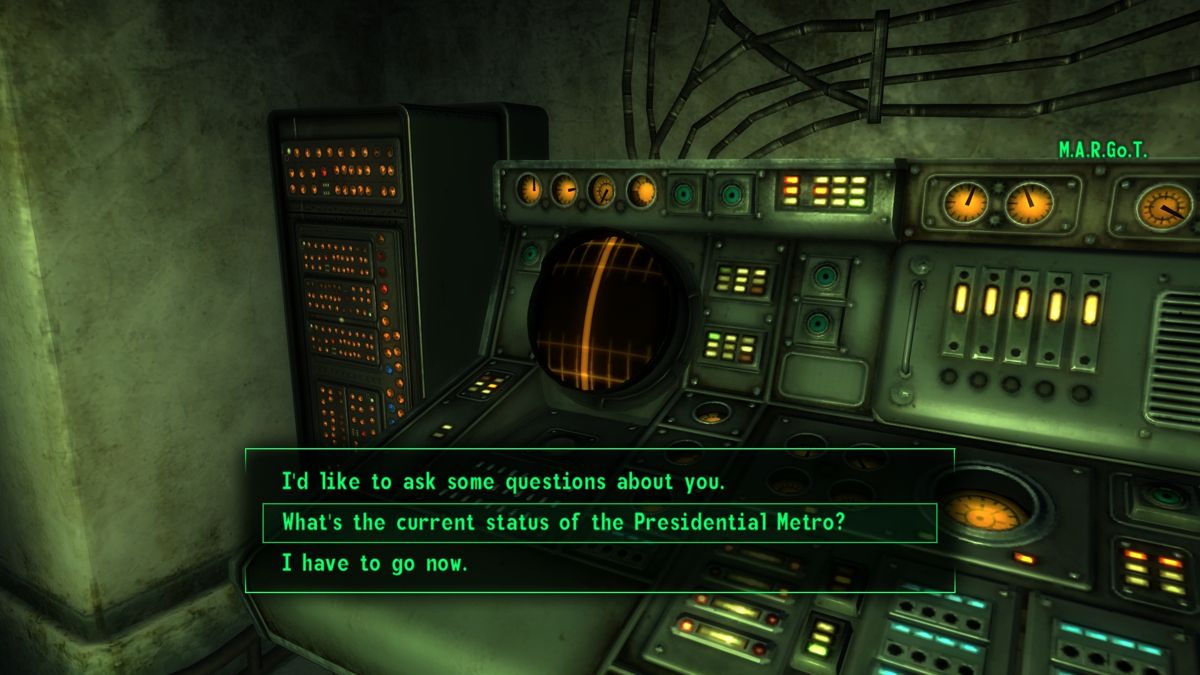The width and height of the screenshot is (1200, 675).
Task: Select the "I have to go now." reply
Action: pos(374,563)
